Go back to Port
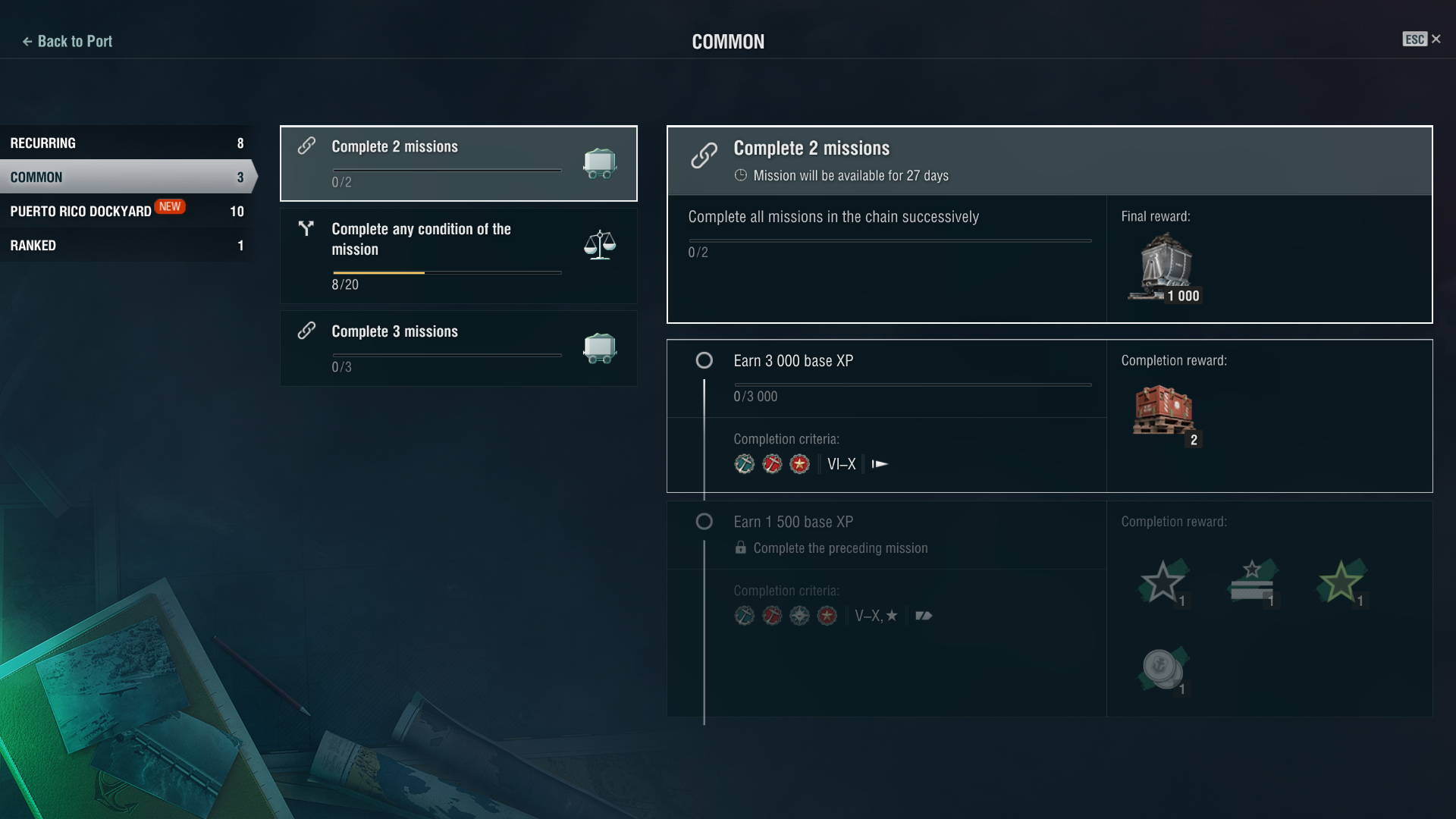The height and width of the screenshot is (819, 1456). (67, 42)
